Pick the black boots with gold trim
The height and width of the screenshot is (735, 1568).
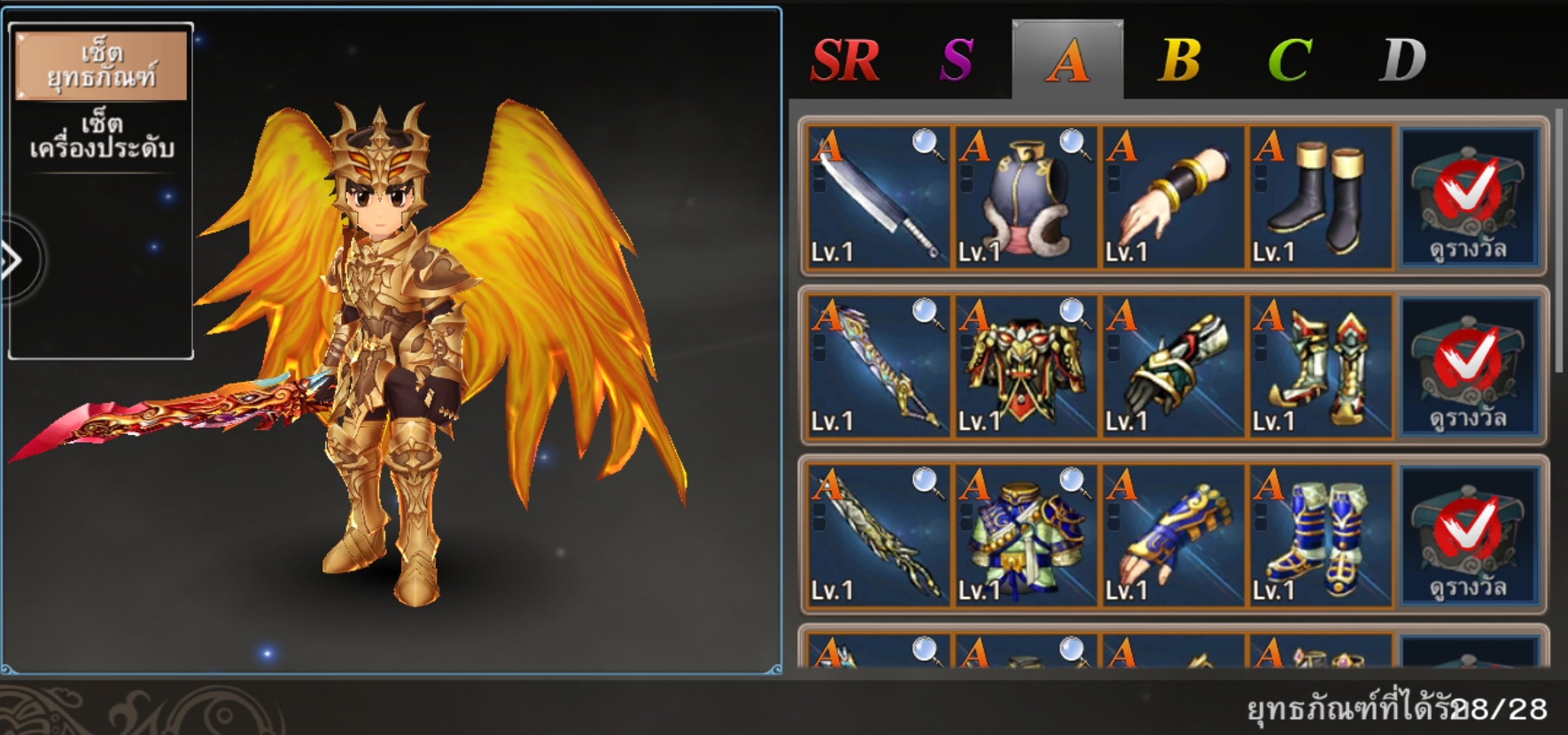tap(1319, 197)
